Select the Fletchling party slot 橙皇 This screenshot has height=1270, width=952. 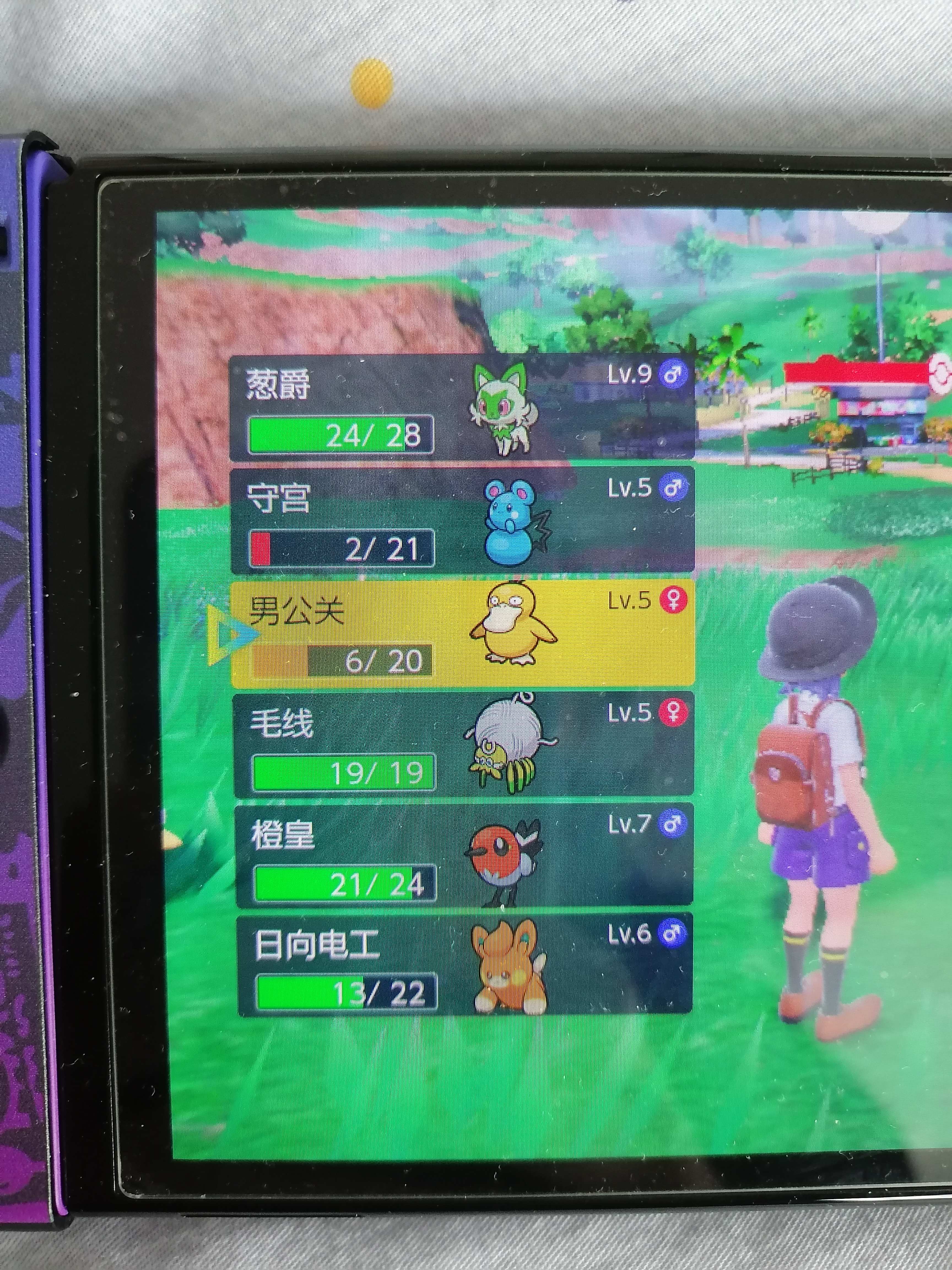(464, 855)
